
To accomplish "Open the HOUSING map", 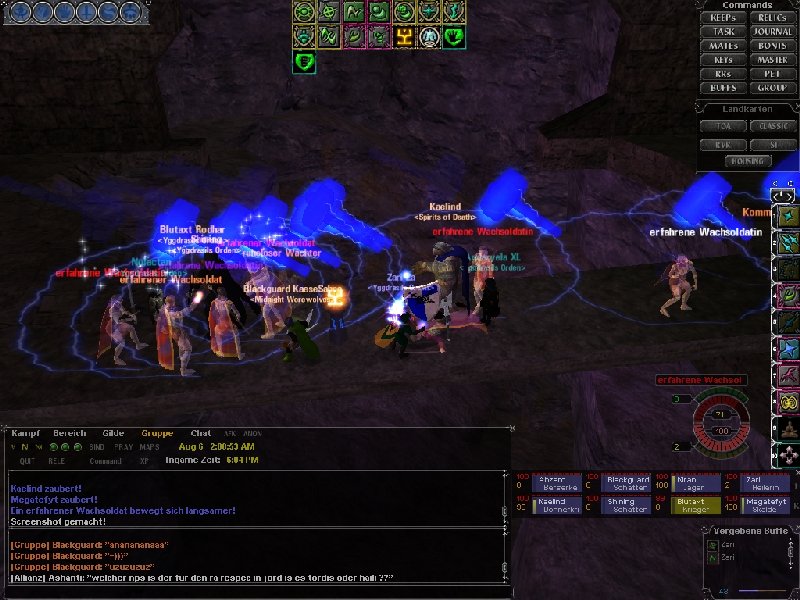I will [x=747, y=161].
